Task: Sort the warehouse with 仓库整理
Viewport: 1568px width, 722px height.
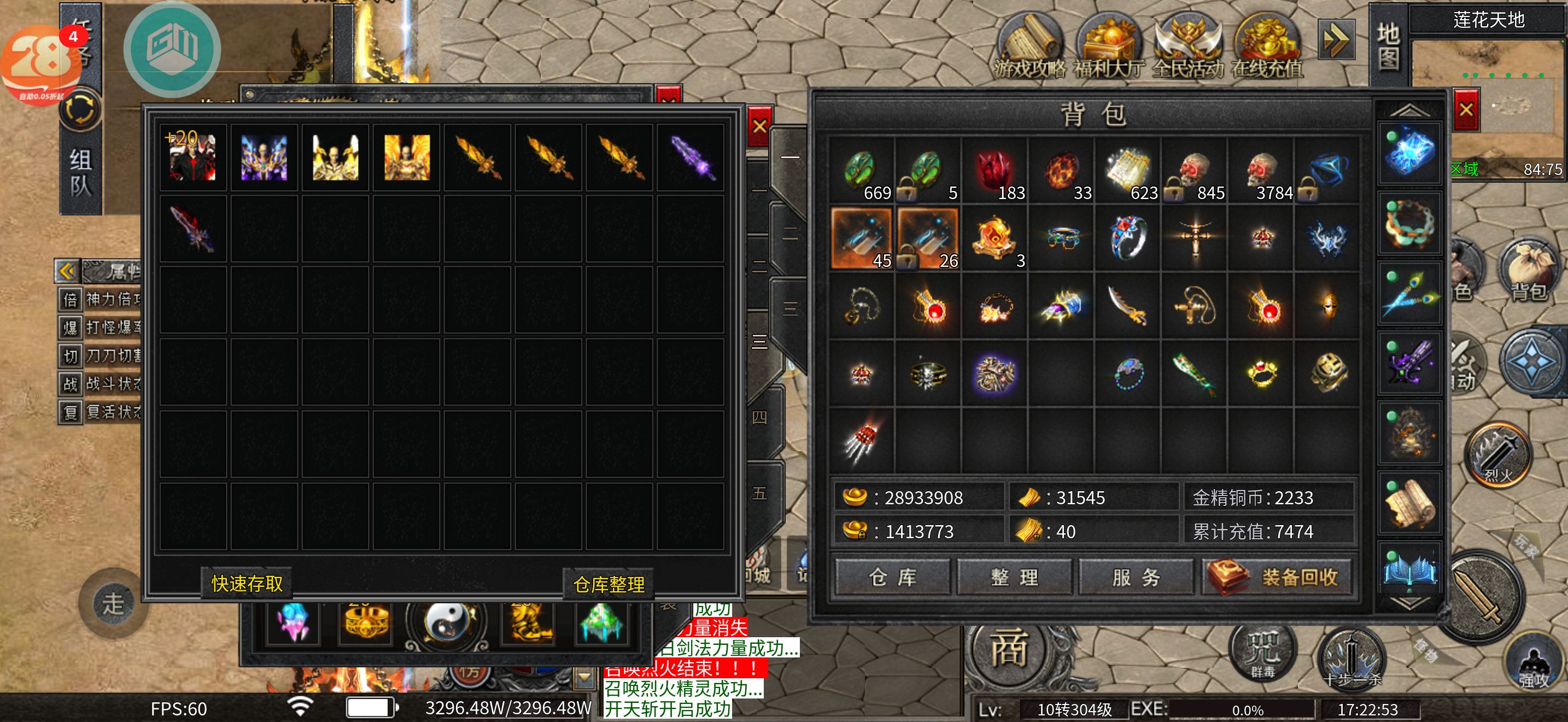Action: [x=608, y=584]
